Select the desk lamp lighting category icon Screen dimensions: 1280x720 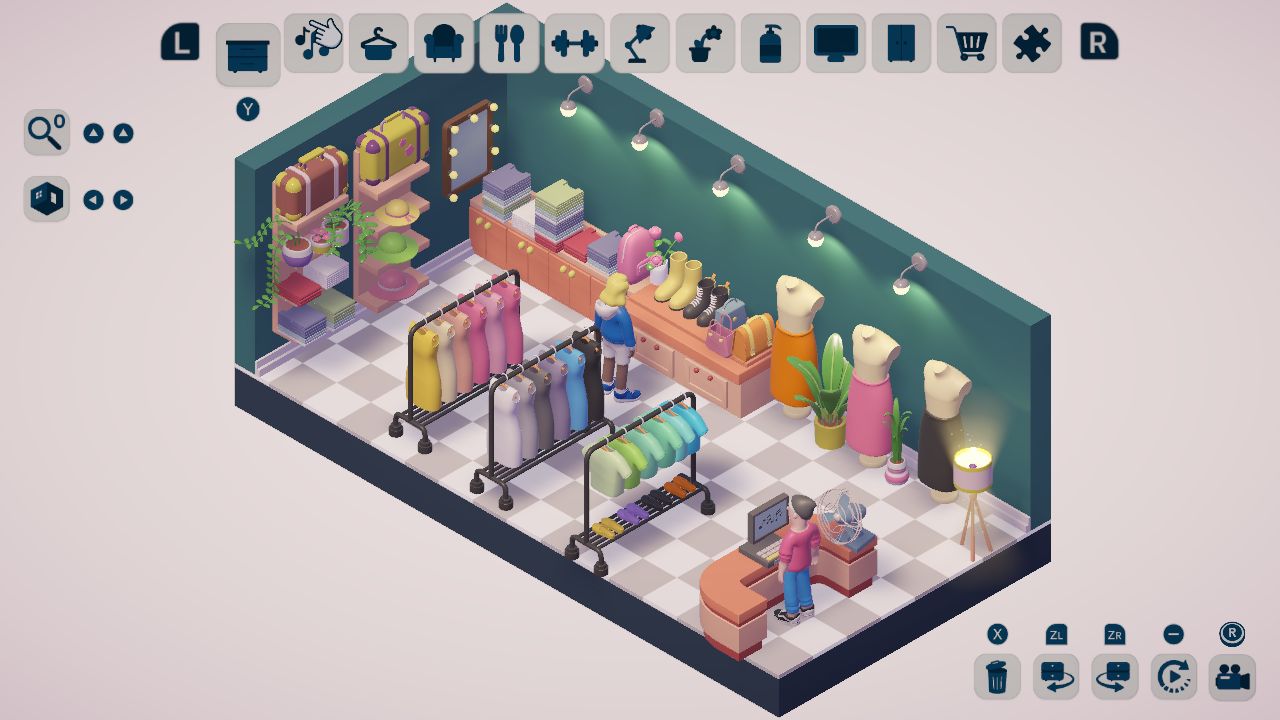(x=640, y=45)
